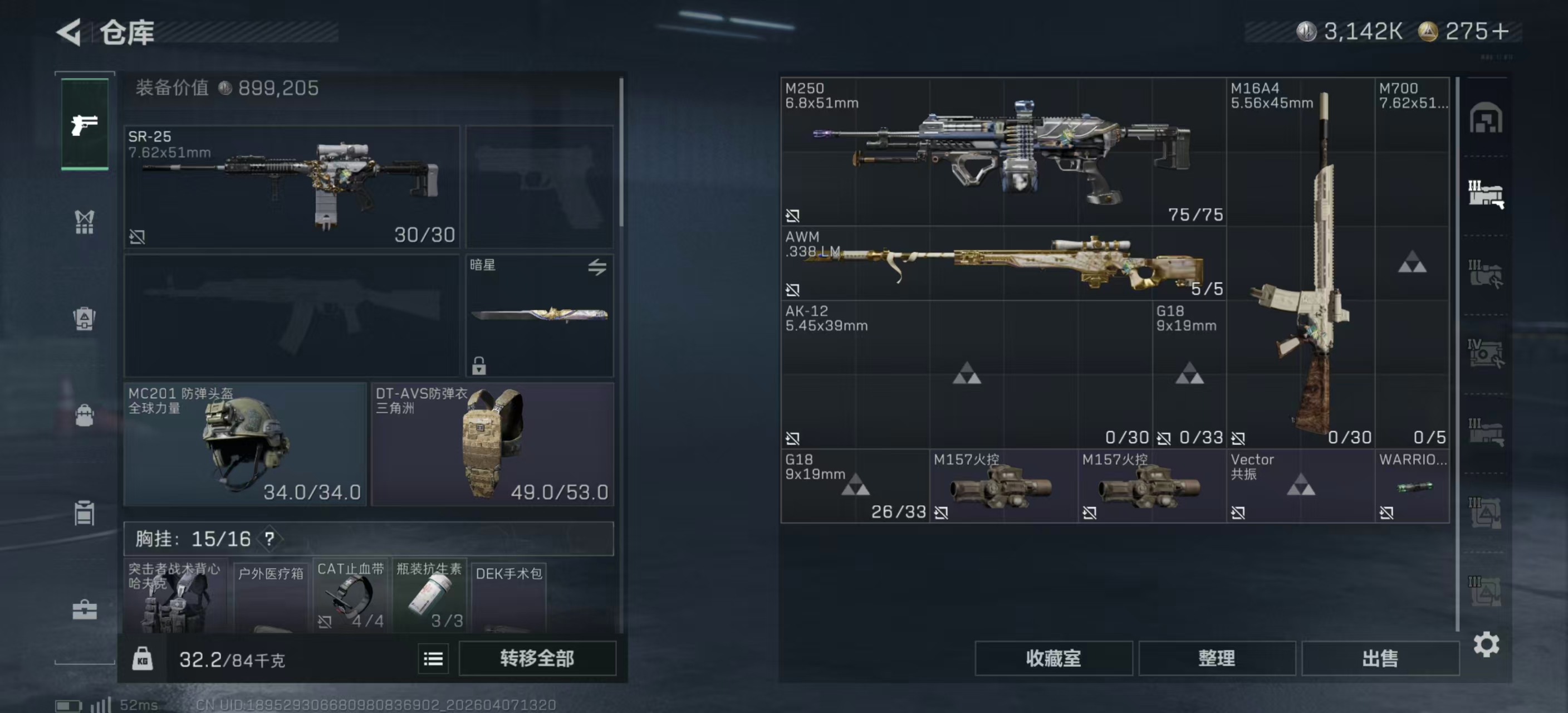
Task: Select the DT-AVS防弹衣 armor slot
Action: (492, 444)
